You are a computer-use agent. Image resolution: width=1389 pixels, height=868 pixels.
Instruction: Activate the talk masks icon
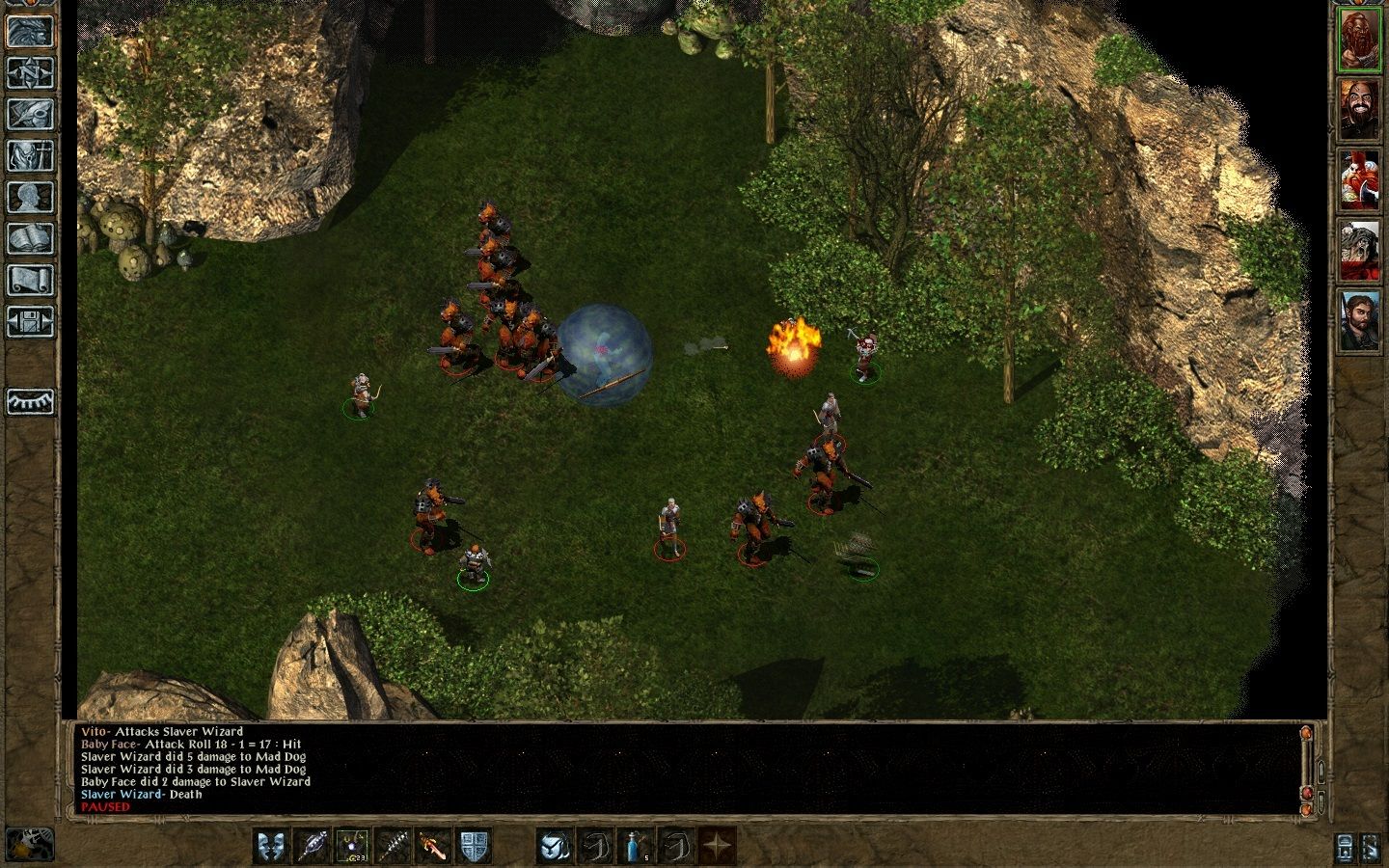[x=271, y=846]
